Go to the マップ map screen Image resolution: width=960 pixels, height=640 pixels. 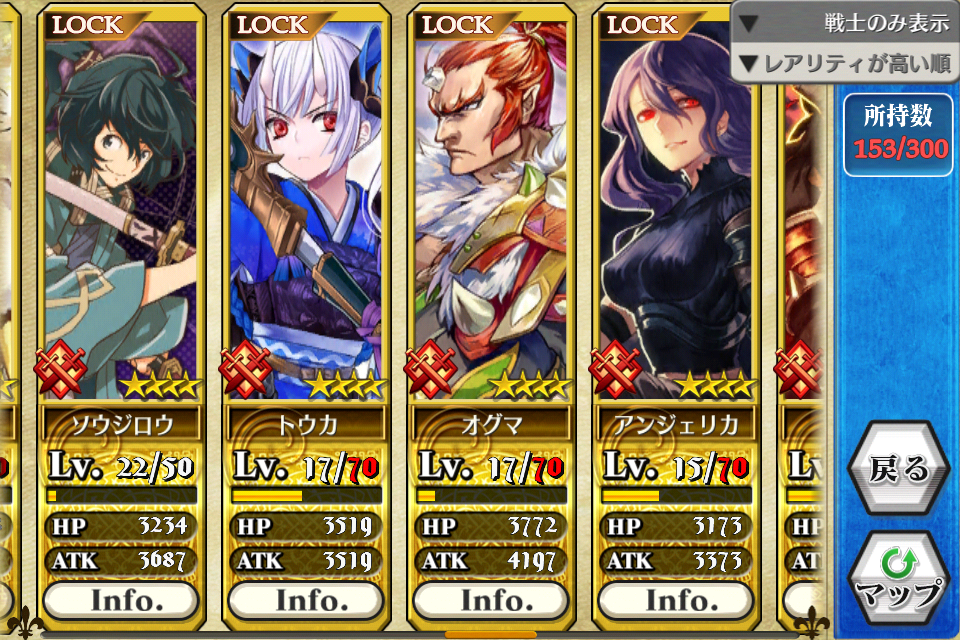click(x=899, y=579)
